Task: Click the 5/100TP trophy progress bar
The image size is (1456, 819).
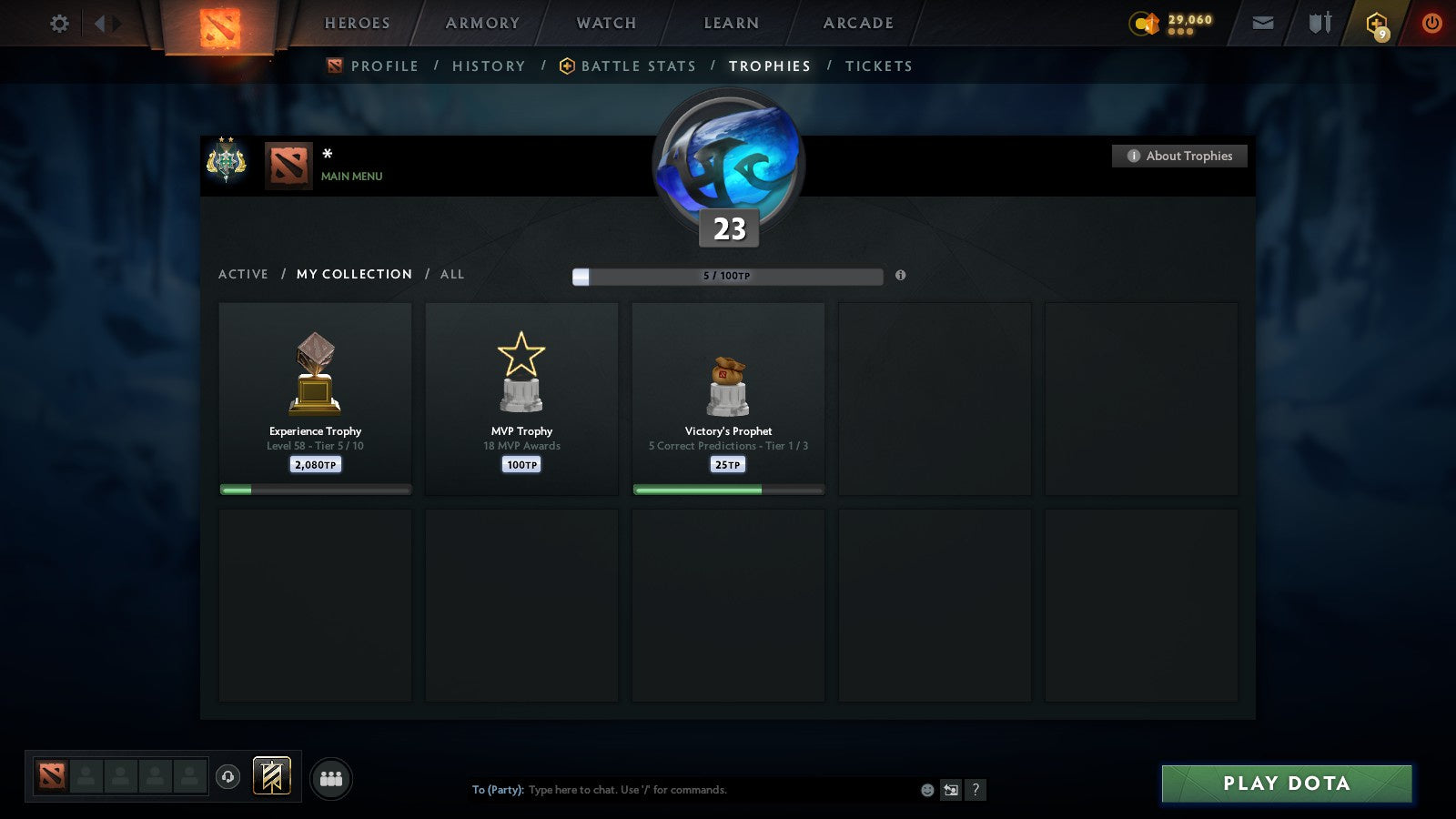Action: coord(726,276)
